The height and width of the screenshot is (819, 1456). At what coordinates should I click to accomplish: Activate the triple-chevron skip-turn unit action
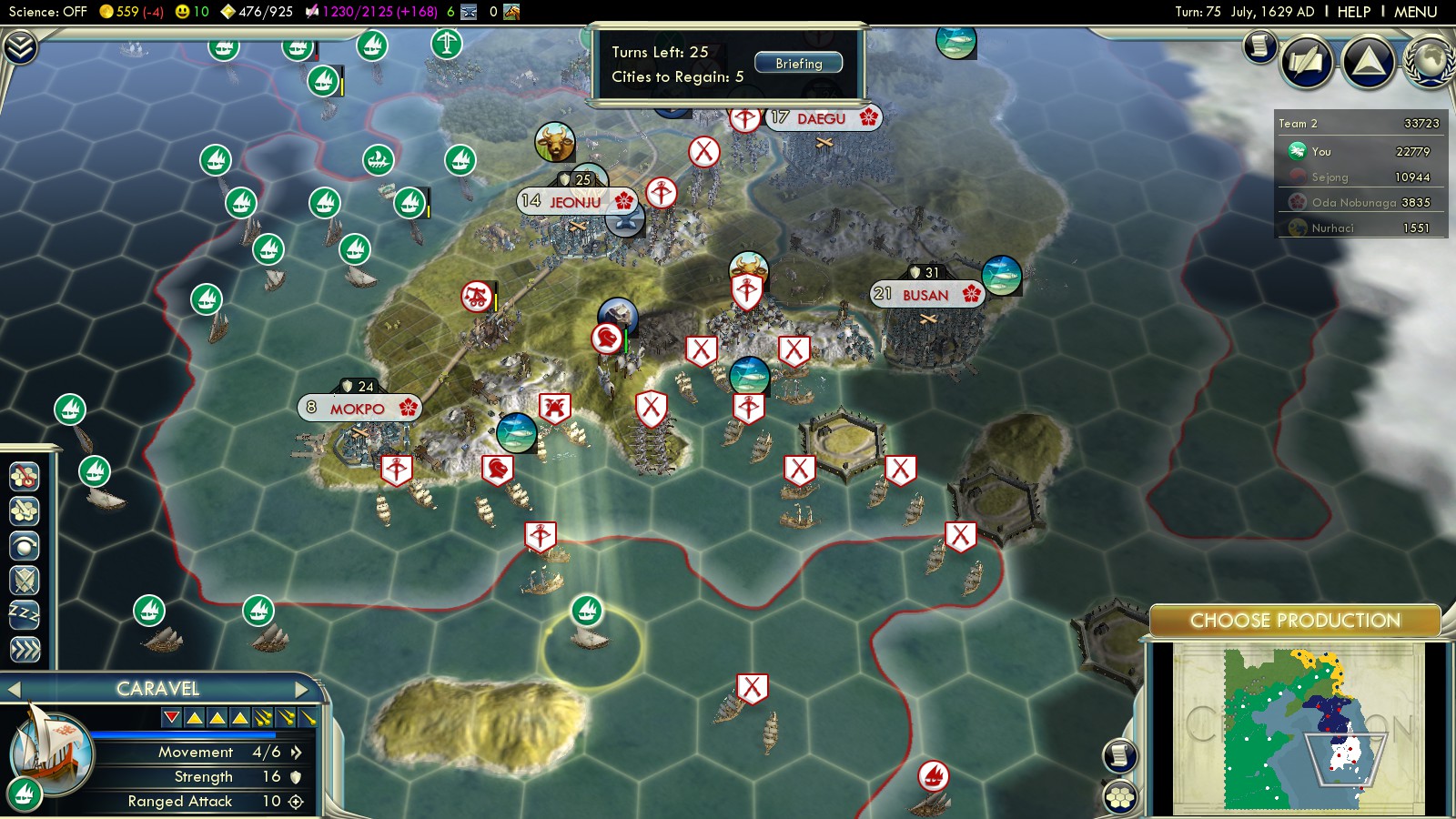(25, 649)
